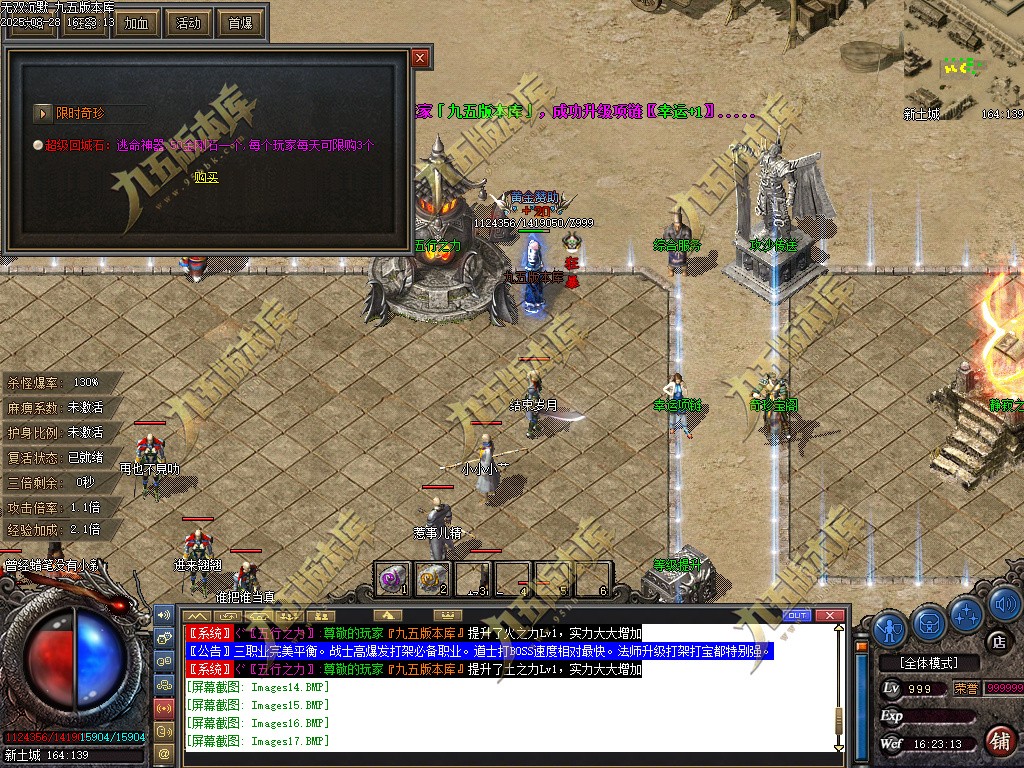Open the 首爆 top button
This screenshot has height=768, width=1024.
(241, 22)
